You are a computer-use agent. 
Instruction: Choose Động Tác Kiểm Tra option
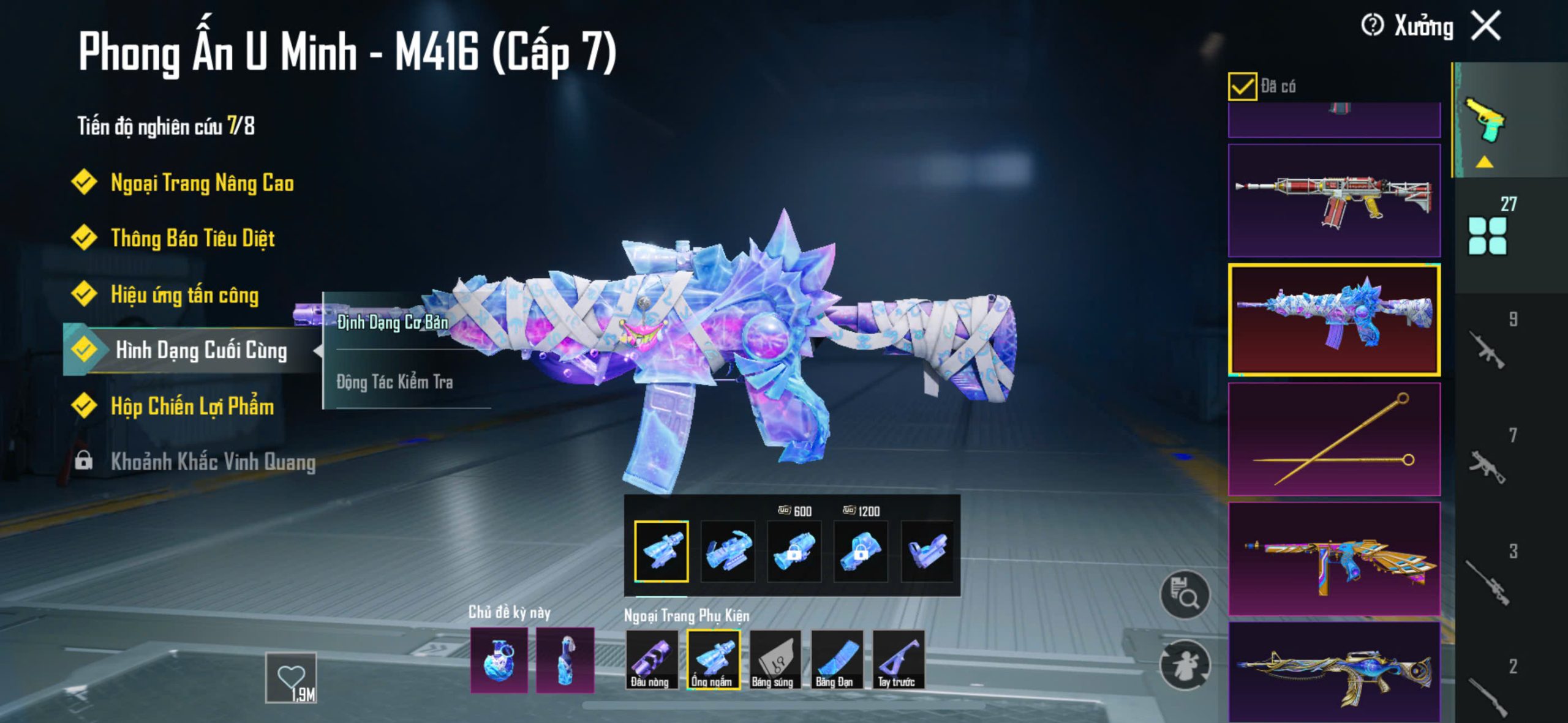[x=394, y=382]
